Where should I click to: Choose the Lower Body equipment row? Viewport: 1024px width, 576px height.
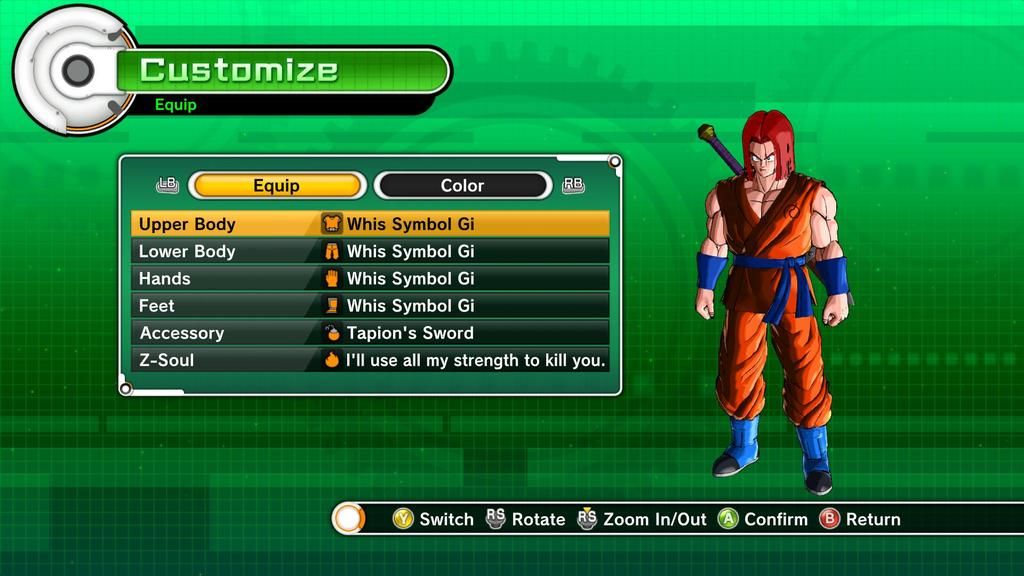370,251
